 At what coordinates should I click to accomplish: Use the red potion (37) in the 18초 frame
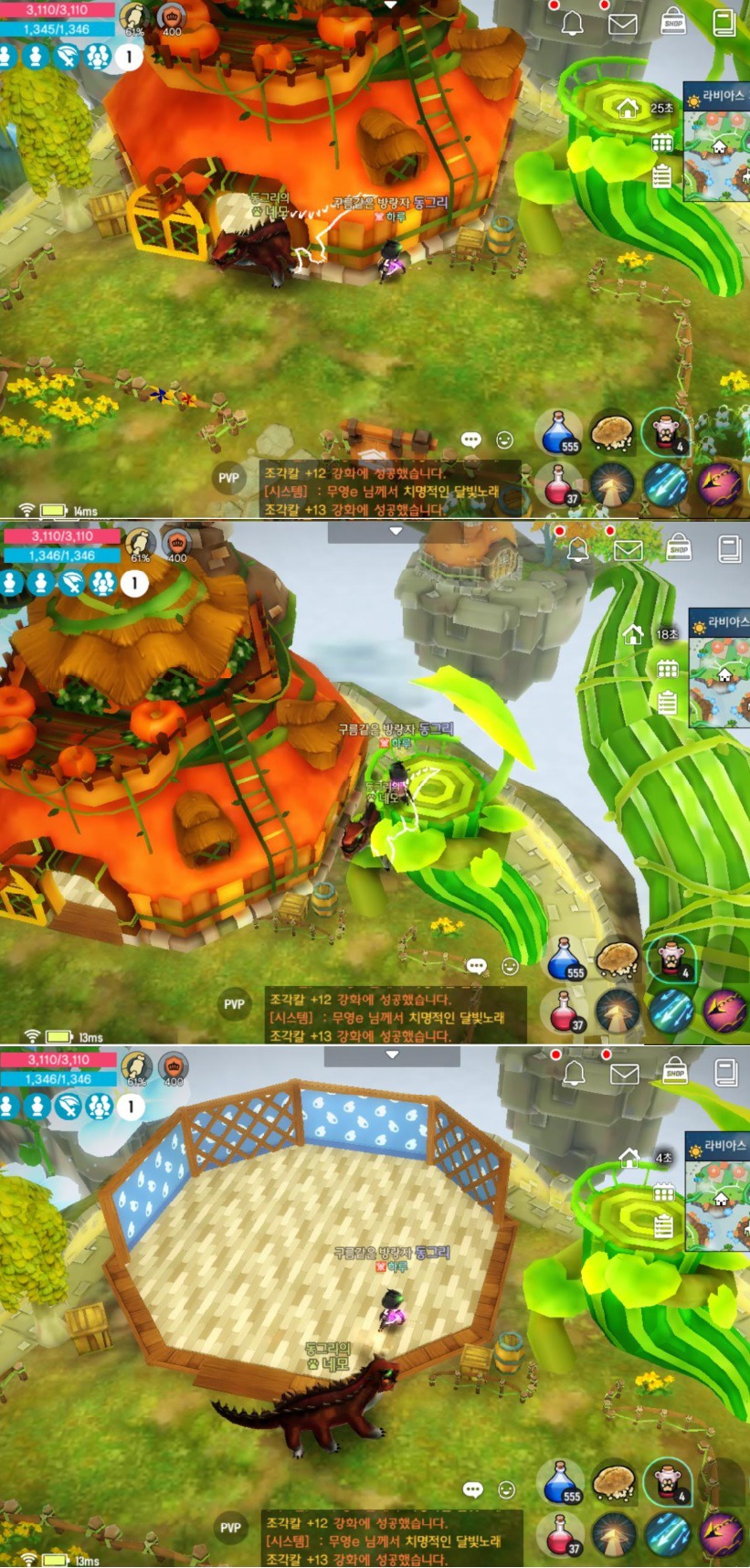coord(565,1012)
